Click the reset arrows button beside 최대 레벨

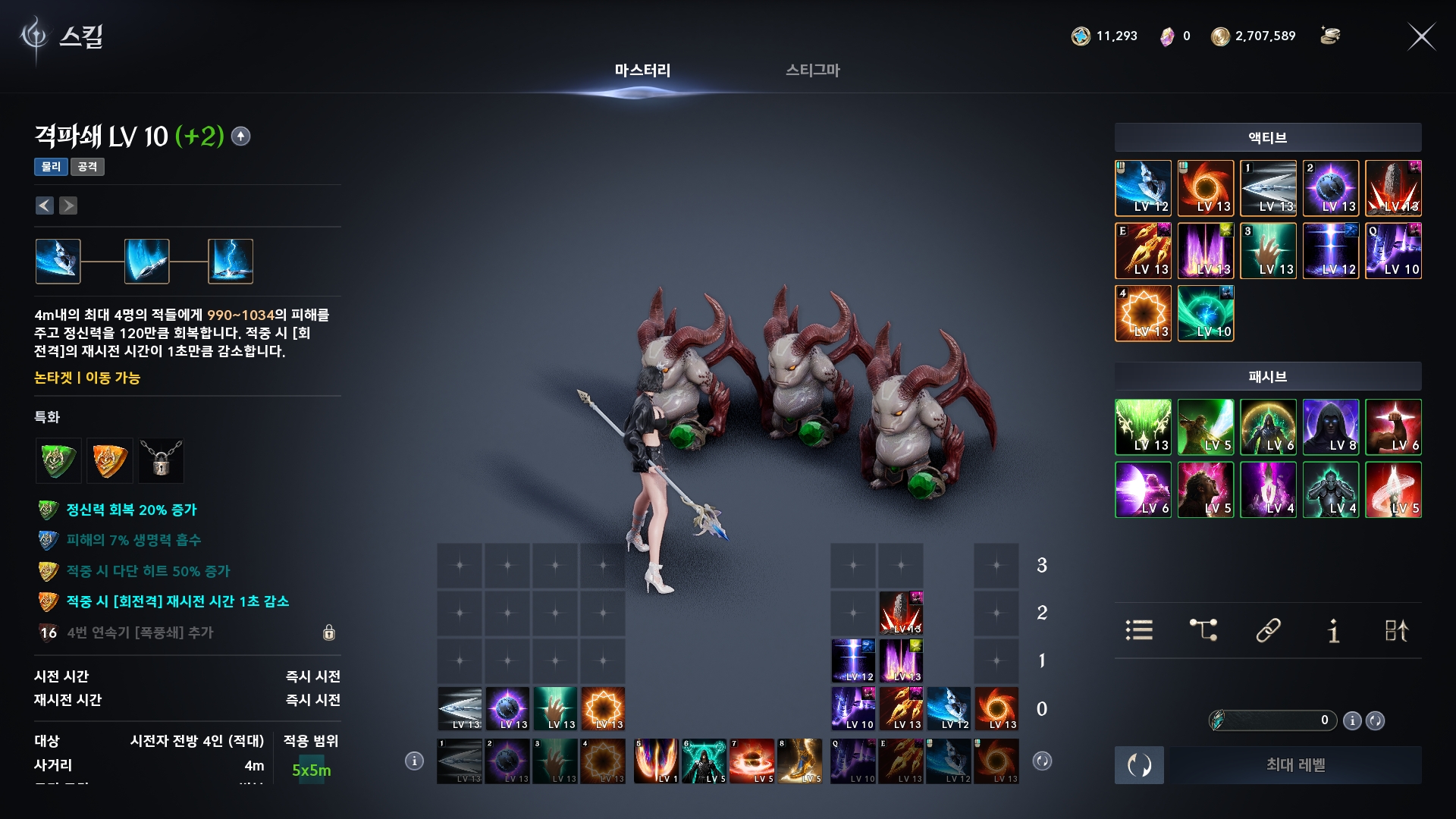[x=1139, y=765]
